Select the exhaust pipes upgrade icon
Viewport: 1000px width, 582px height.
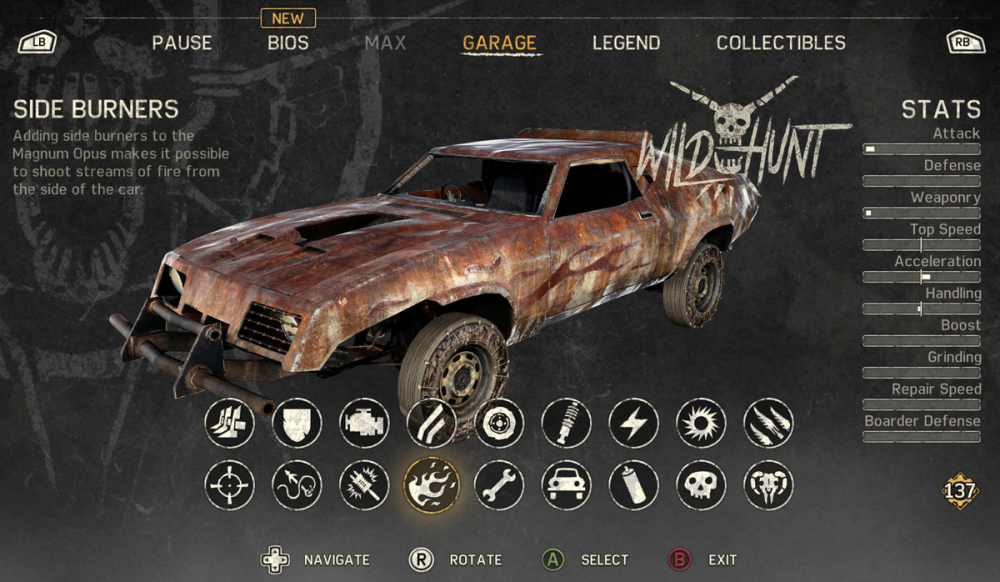(x=432, y=423)
